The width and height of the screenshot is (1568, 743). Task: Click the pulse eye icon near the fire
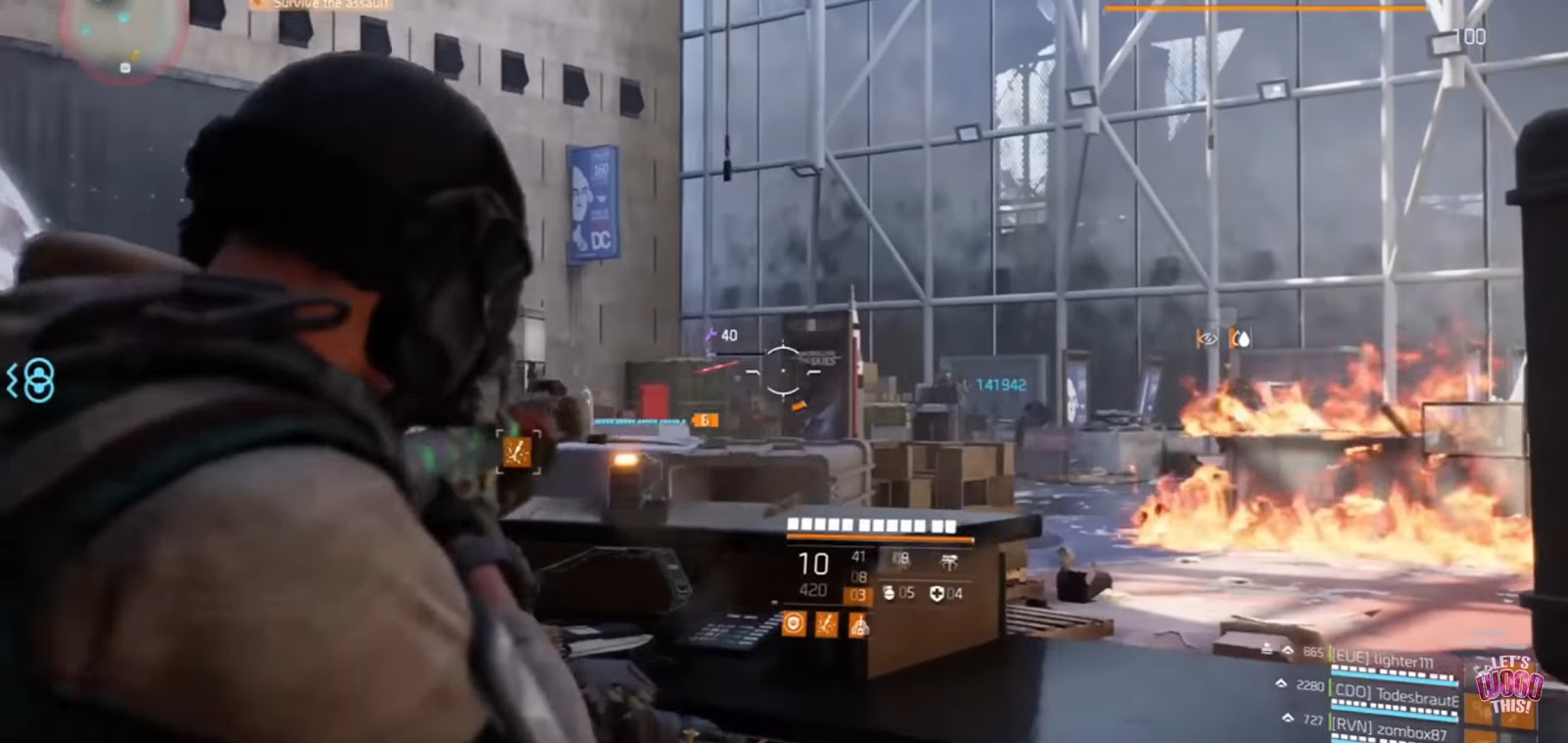1206,337
